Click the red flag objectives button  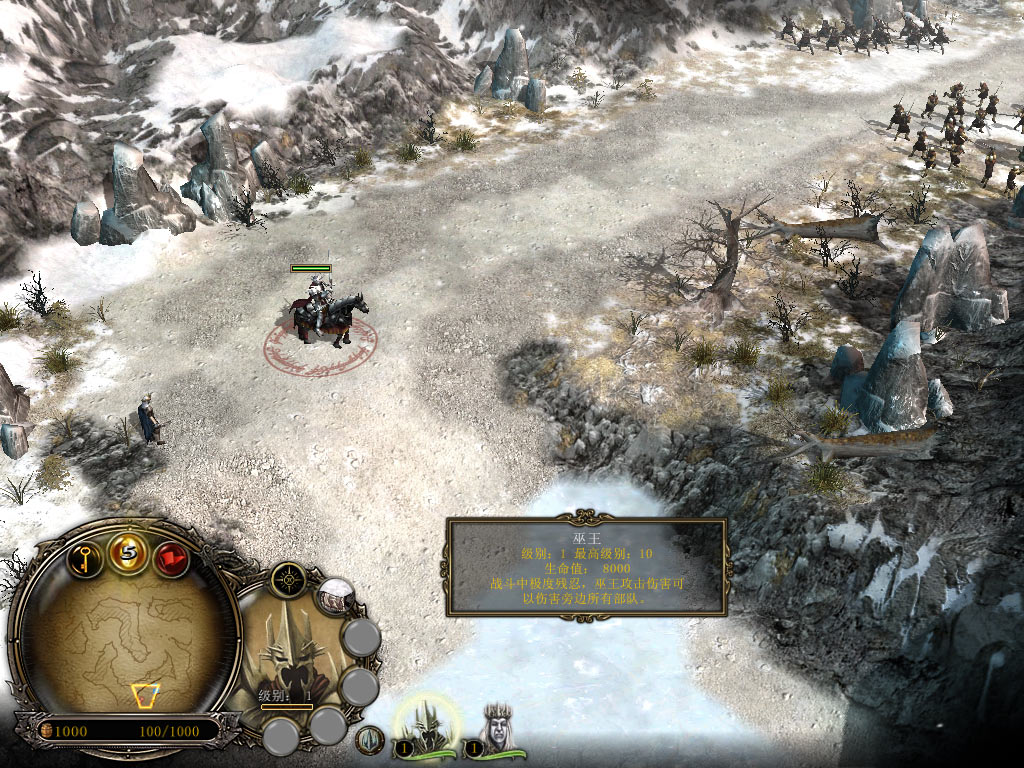[x=171, y=559]
